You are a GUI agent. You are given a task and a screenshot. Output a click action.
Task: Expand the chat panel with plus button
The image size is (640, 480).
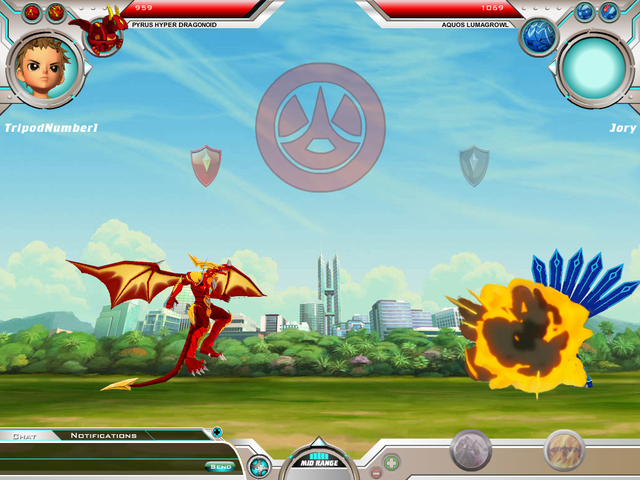pyautogui.click(x=217, y=433)
